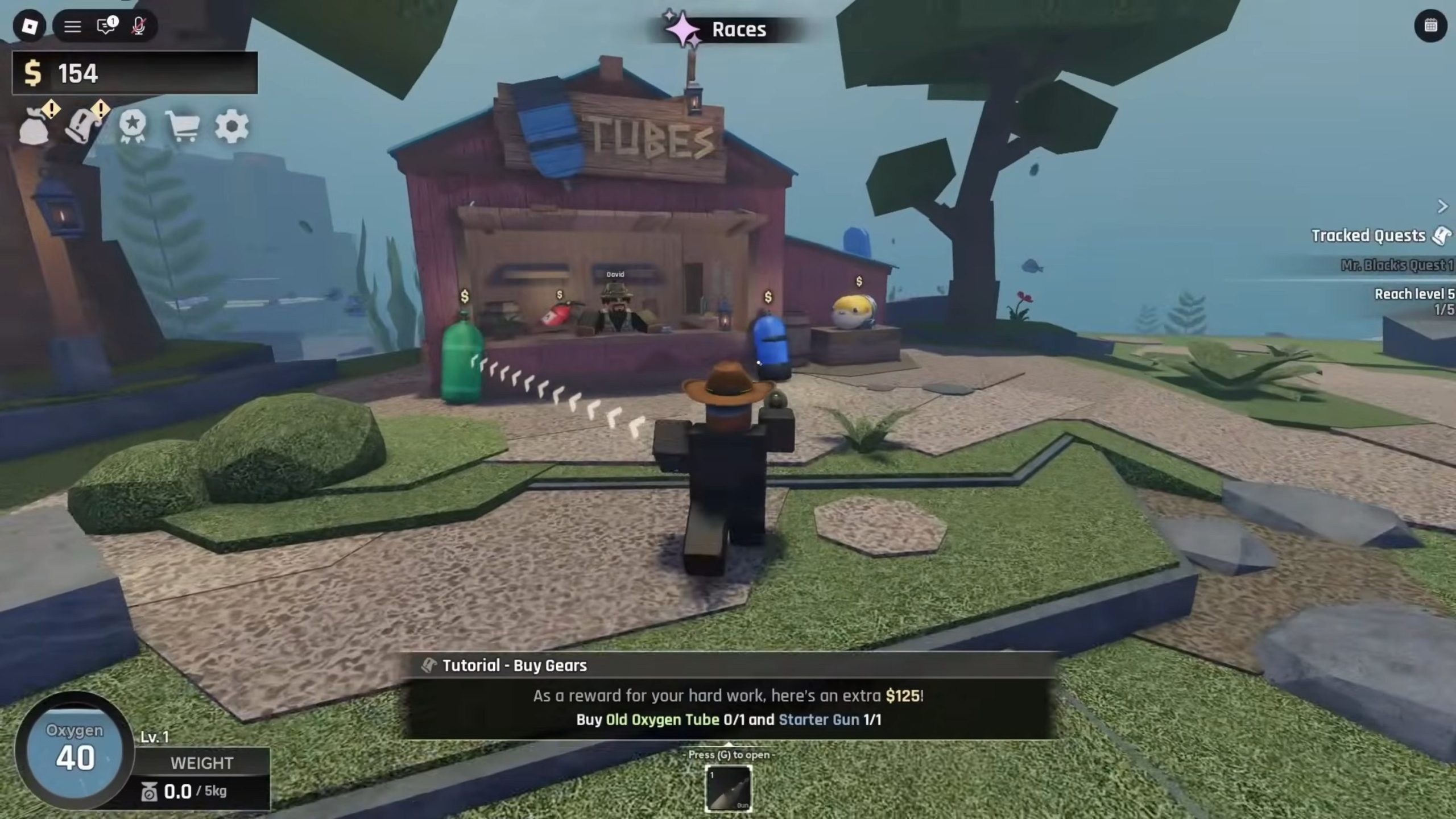Open the star ribbon badge menu
Screen dimensions: 1456x819
click(x=133, y=126)
